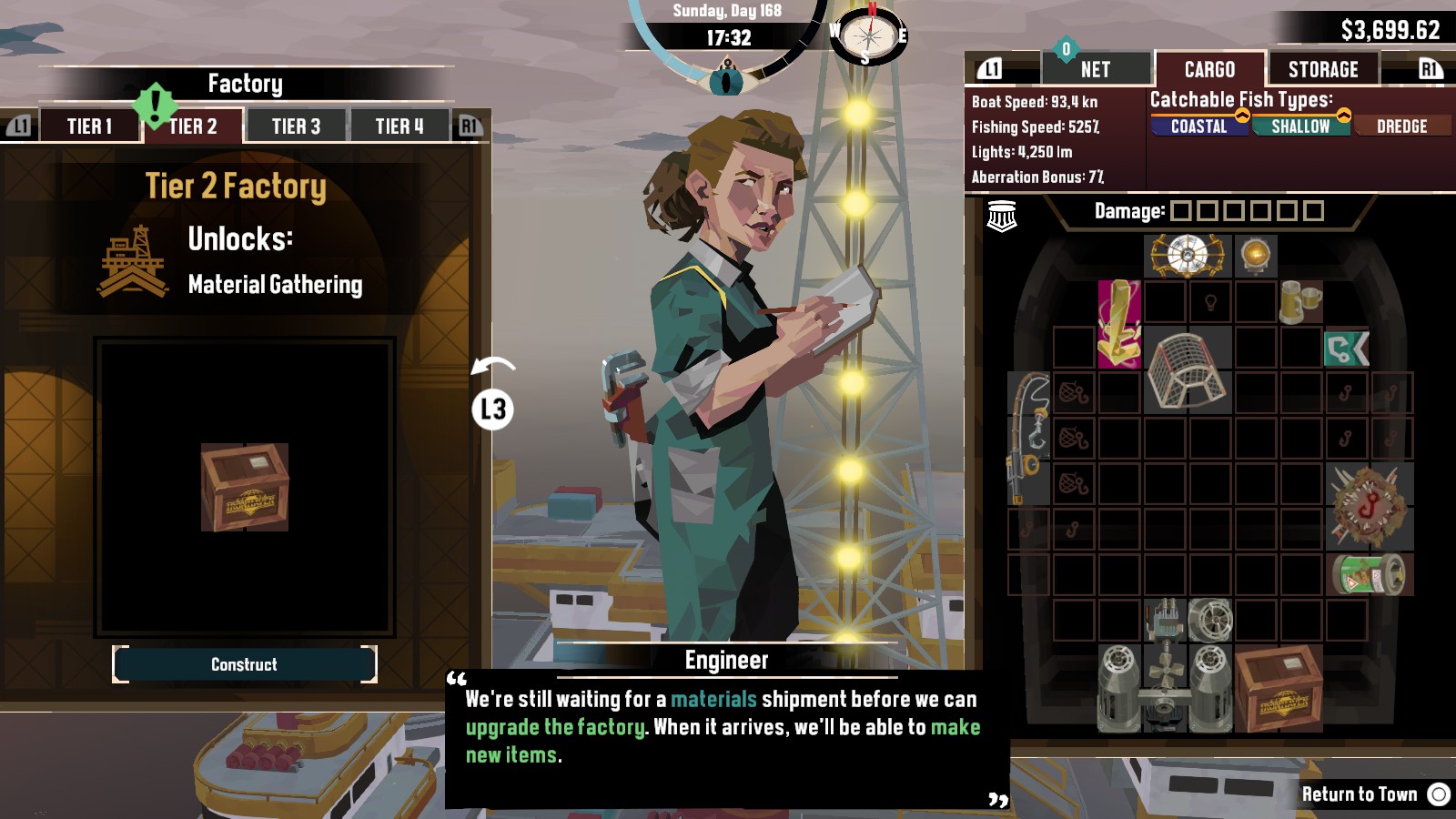The height and width of the screenshot is (819, 1456).
Task: Select the golden item on pink background
Action: (x=1119, y=324)
